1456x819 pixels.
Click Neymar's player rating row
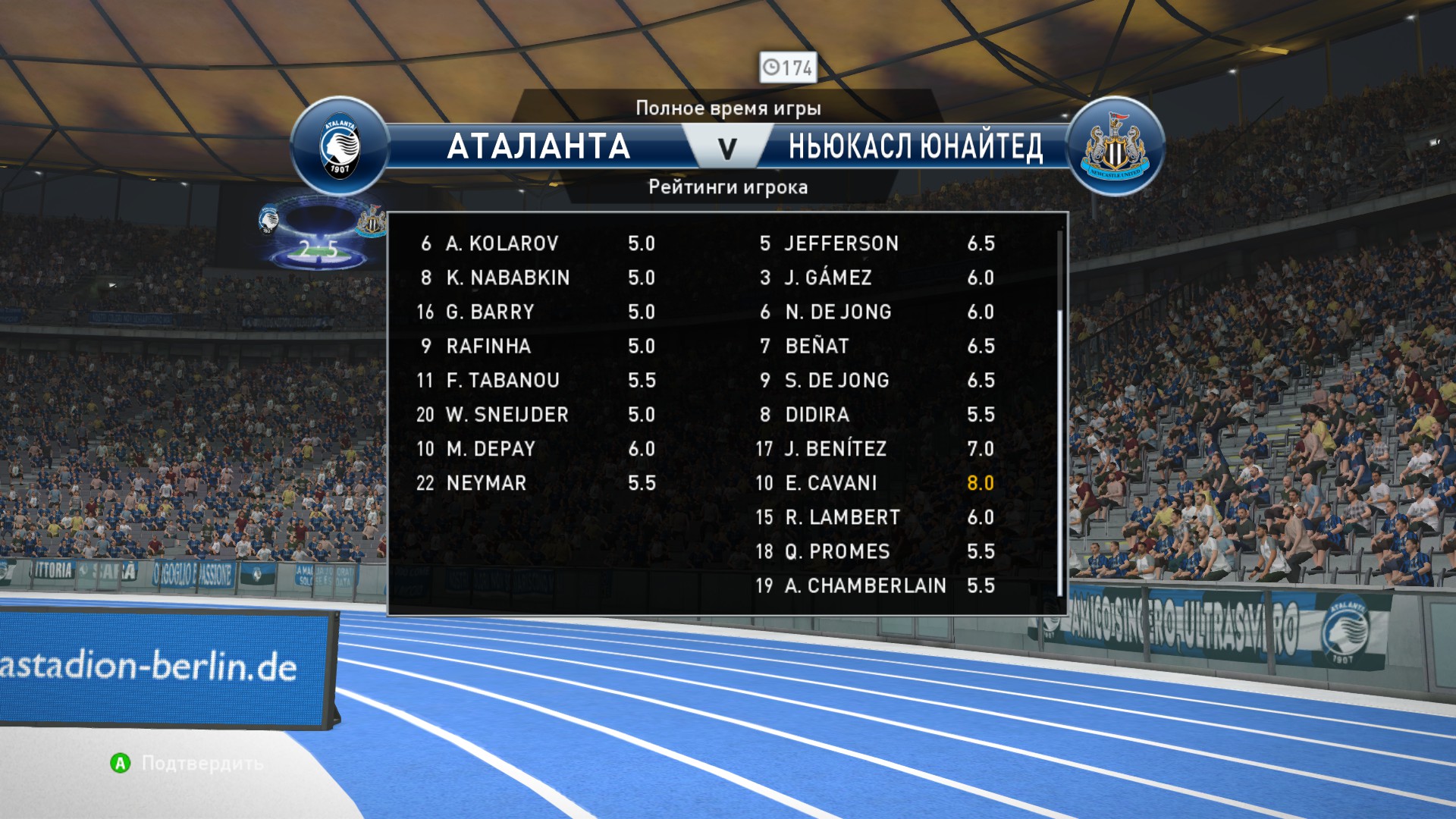(x=535, y=483)
